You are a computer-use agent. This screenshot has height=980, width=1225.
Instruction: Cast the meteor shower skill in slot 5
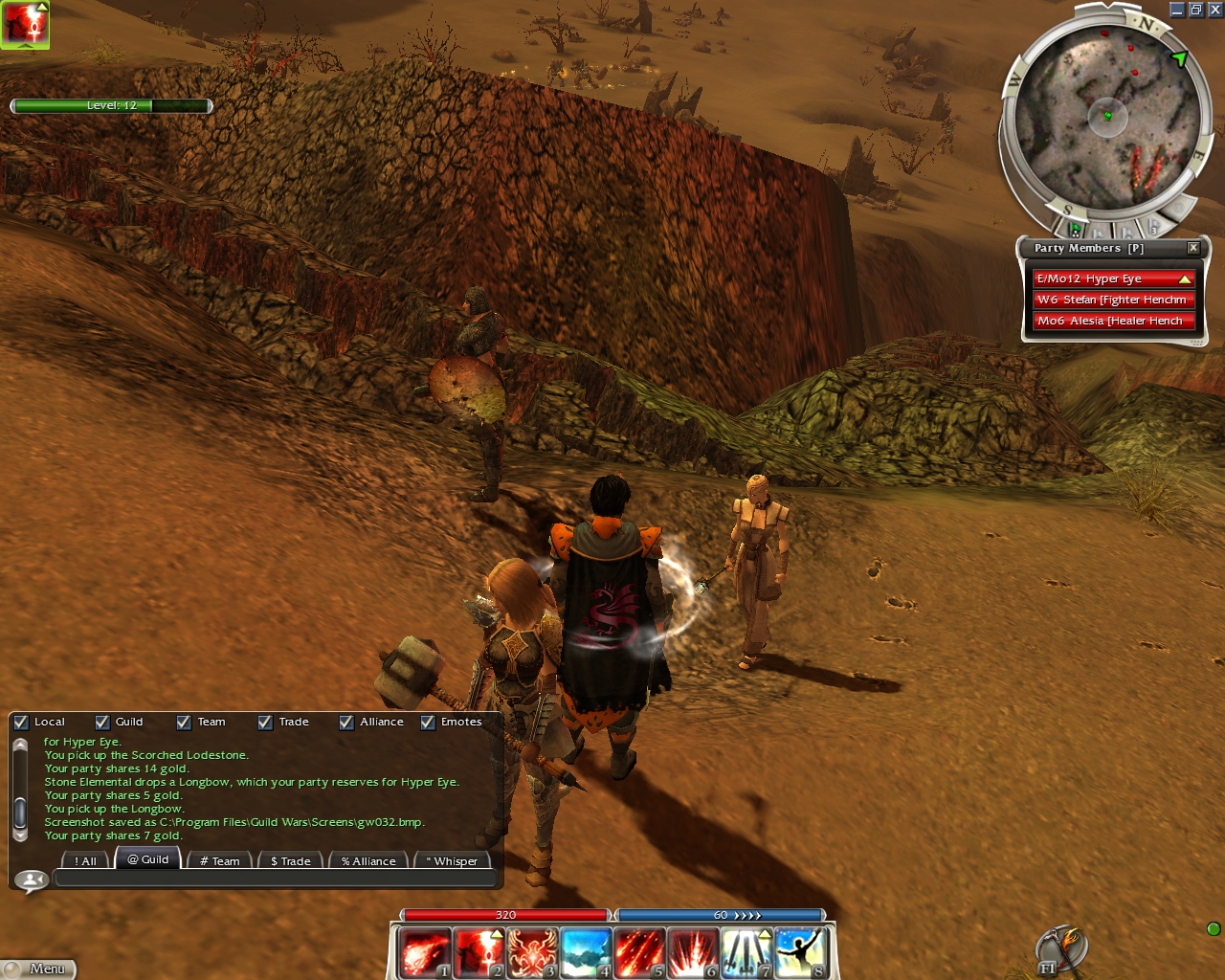tap(639, 952)
